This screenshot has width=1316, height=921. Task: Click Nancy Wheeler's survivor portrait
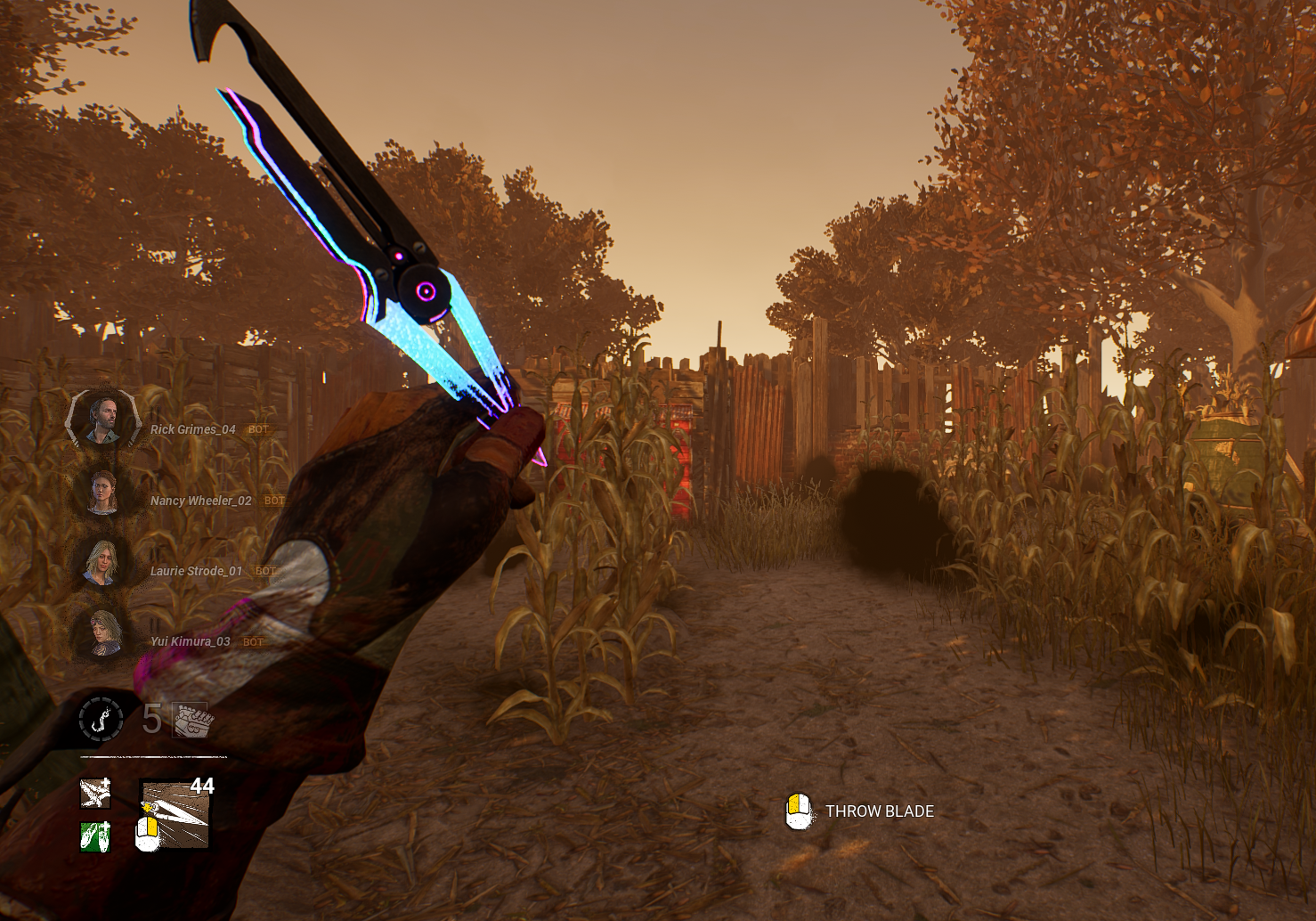pyautogui.click(x=103, y=492)
